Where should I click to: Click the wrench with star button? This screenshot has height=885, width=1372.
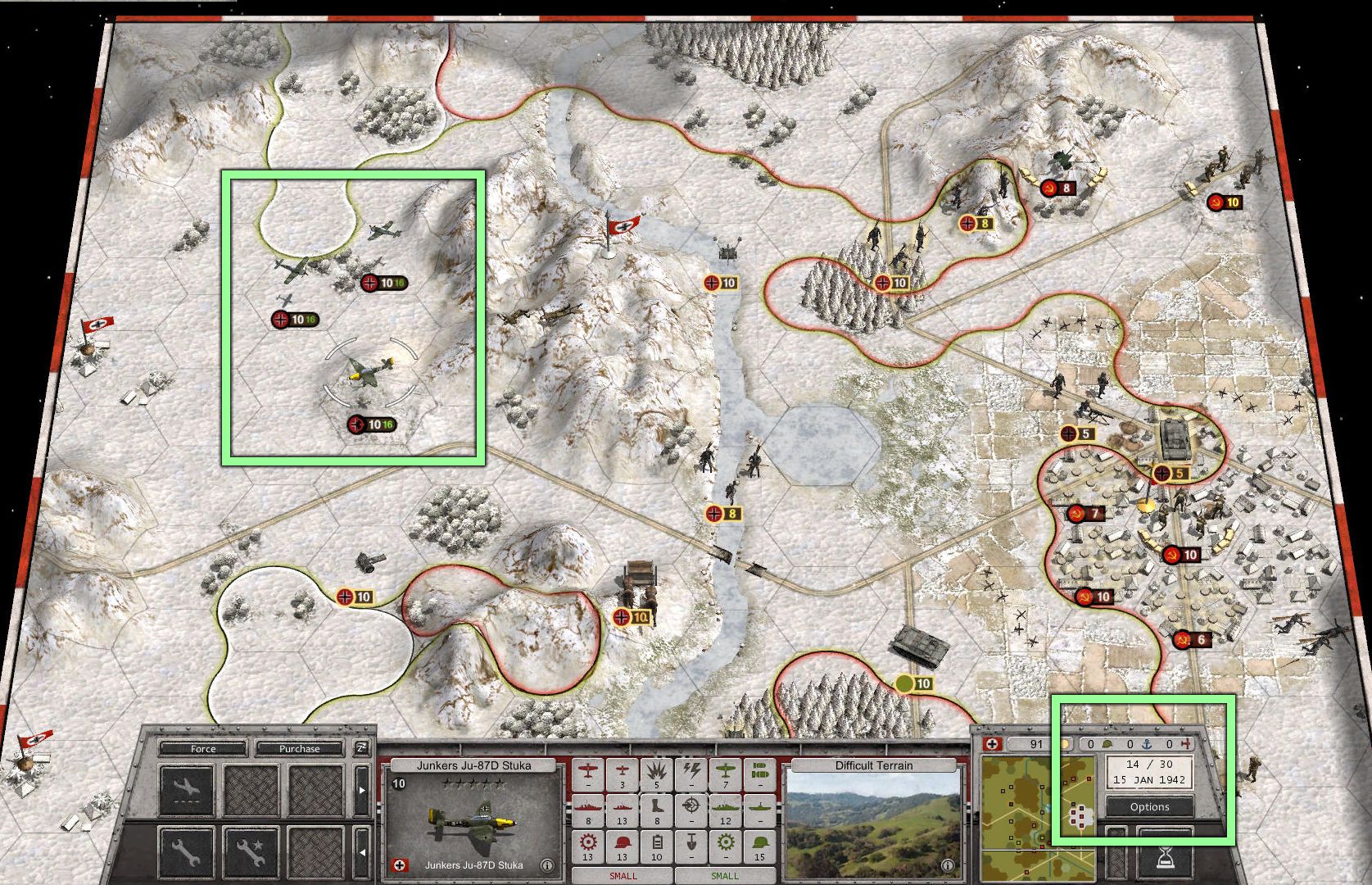(251, 853)
